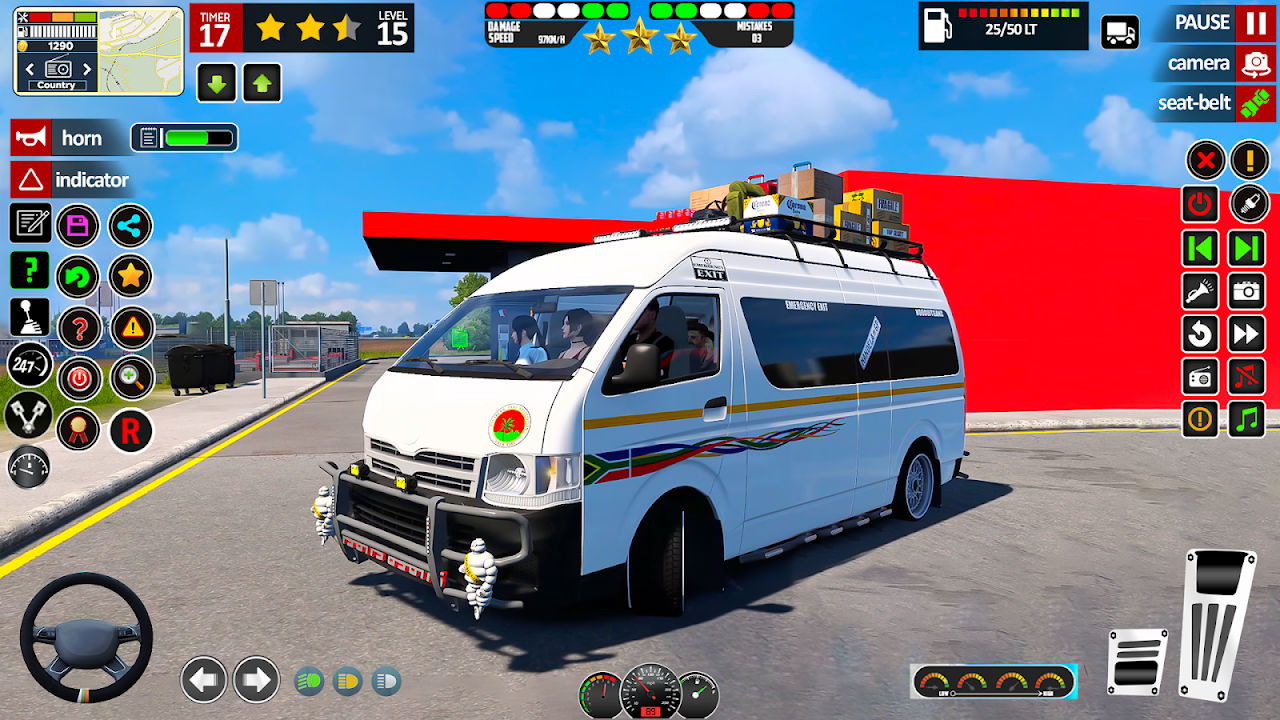Sound the horn

[x=31, y=138]
